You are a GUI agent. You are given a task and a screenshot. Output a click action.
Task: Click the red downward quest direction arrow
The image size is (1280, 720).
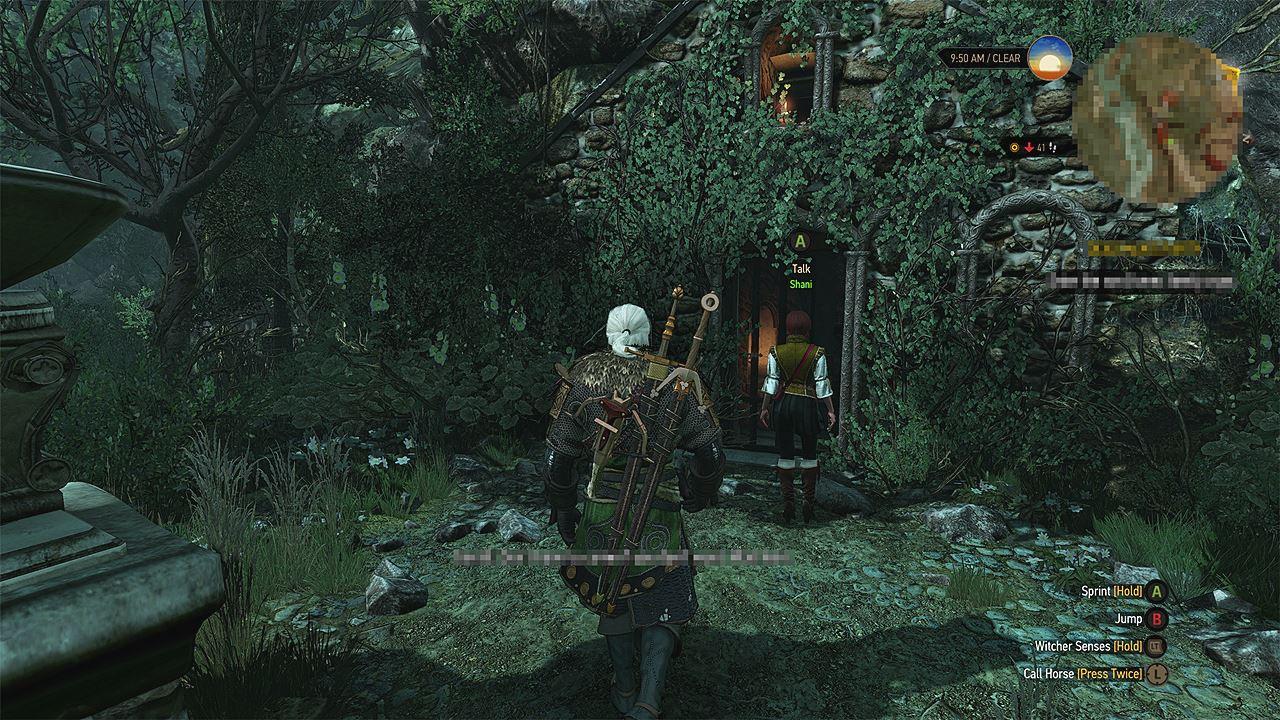point(1029,148)
